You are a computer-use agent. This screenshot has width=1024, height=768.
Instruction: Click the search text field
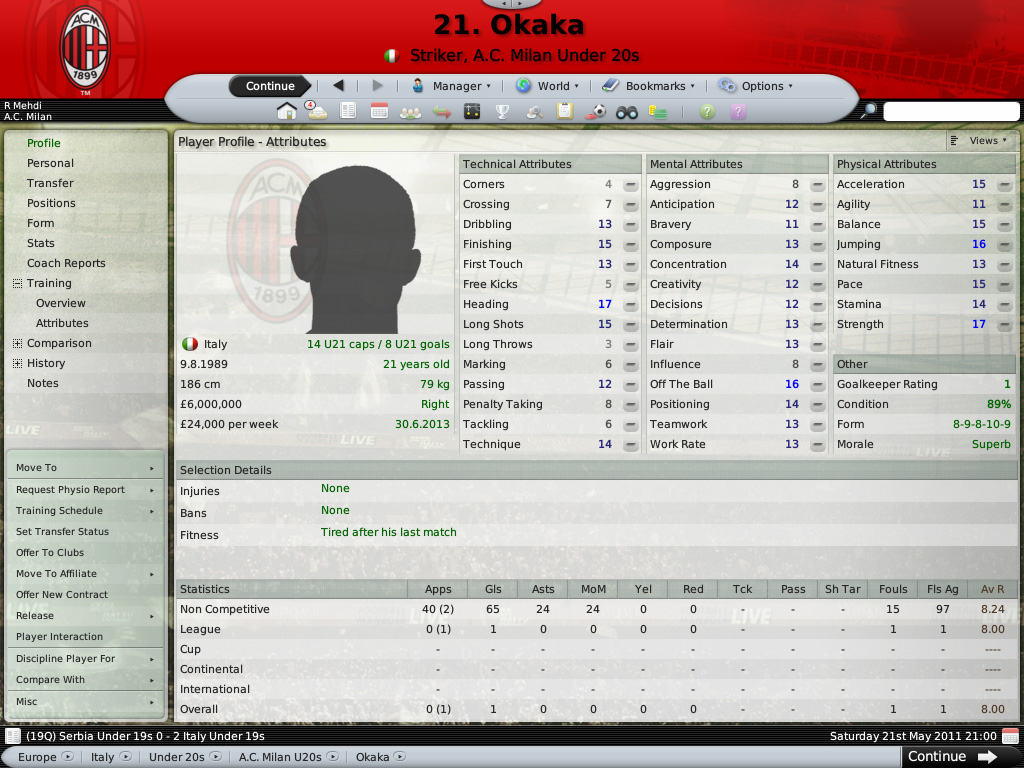click(x=950, y=111)
